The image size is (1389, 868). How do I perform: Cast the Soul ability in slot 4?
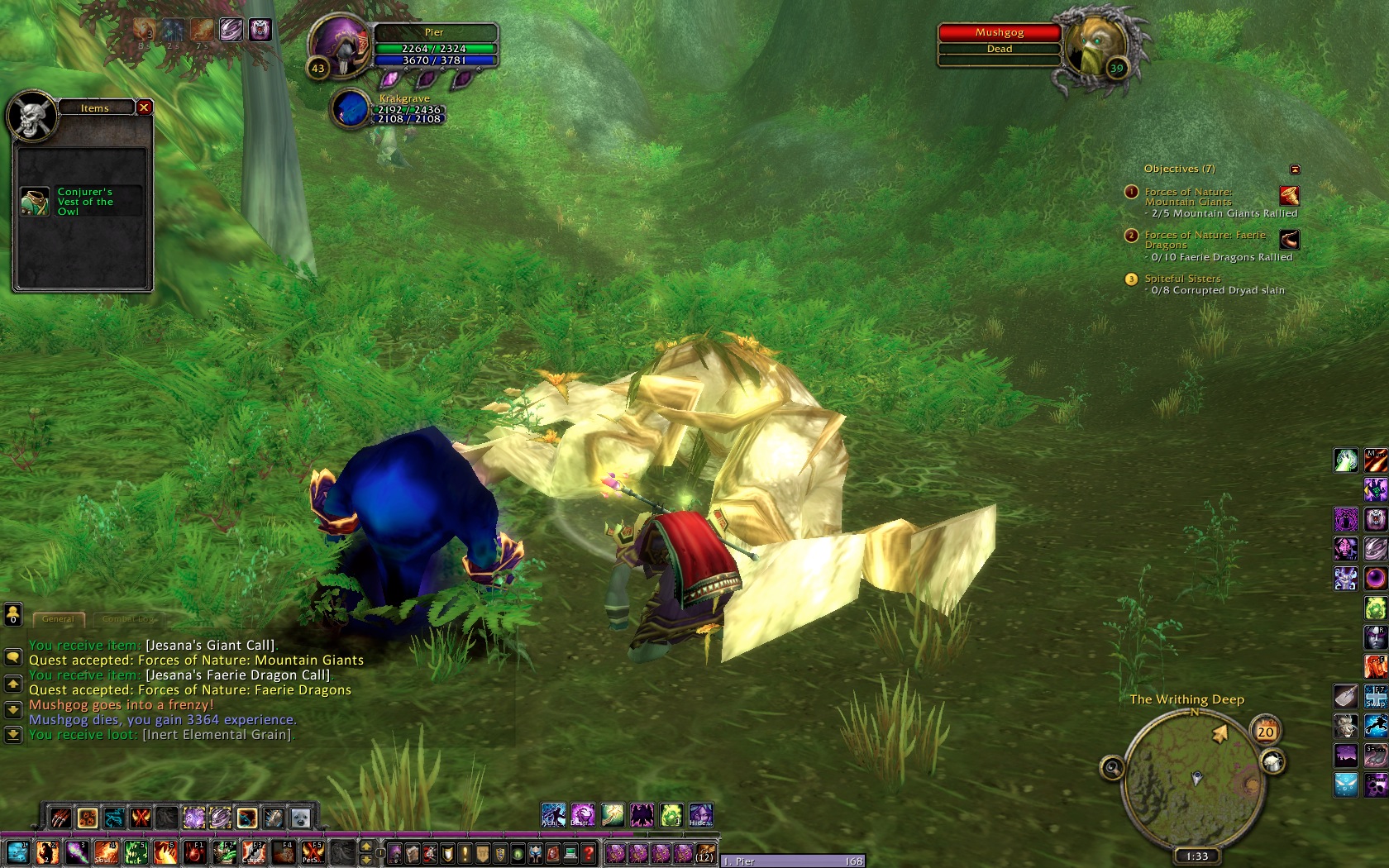107,852
